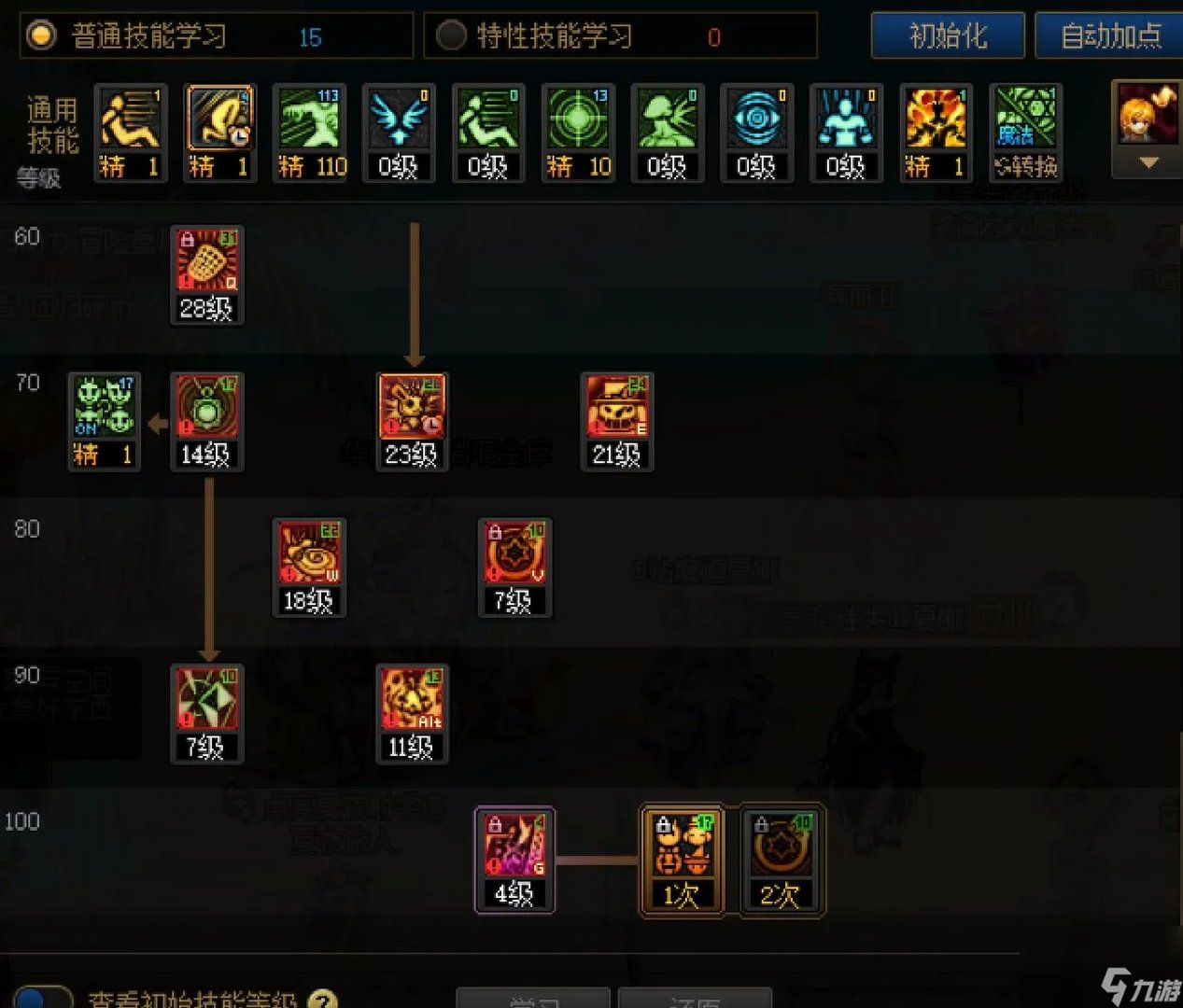Select the spiral skill at 18级
Screen dimensions: 1183x1008
309,554
